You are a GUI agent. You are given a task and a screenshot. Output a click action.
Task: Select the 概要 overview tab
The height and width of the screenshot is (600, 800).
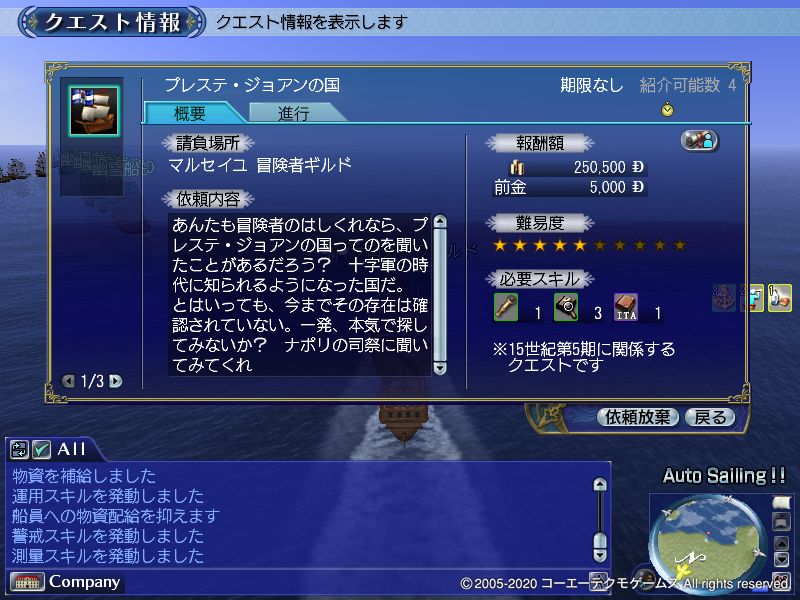tap(190, 113)
